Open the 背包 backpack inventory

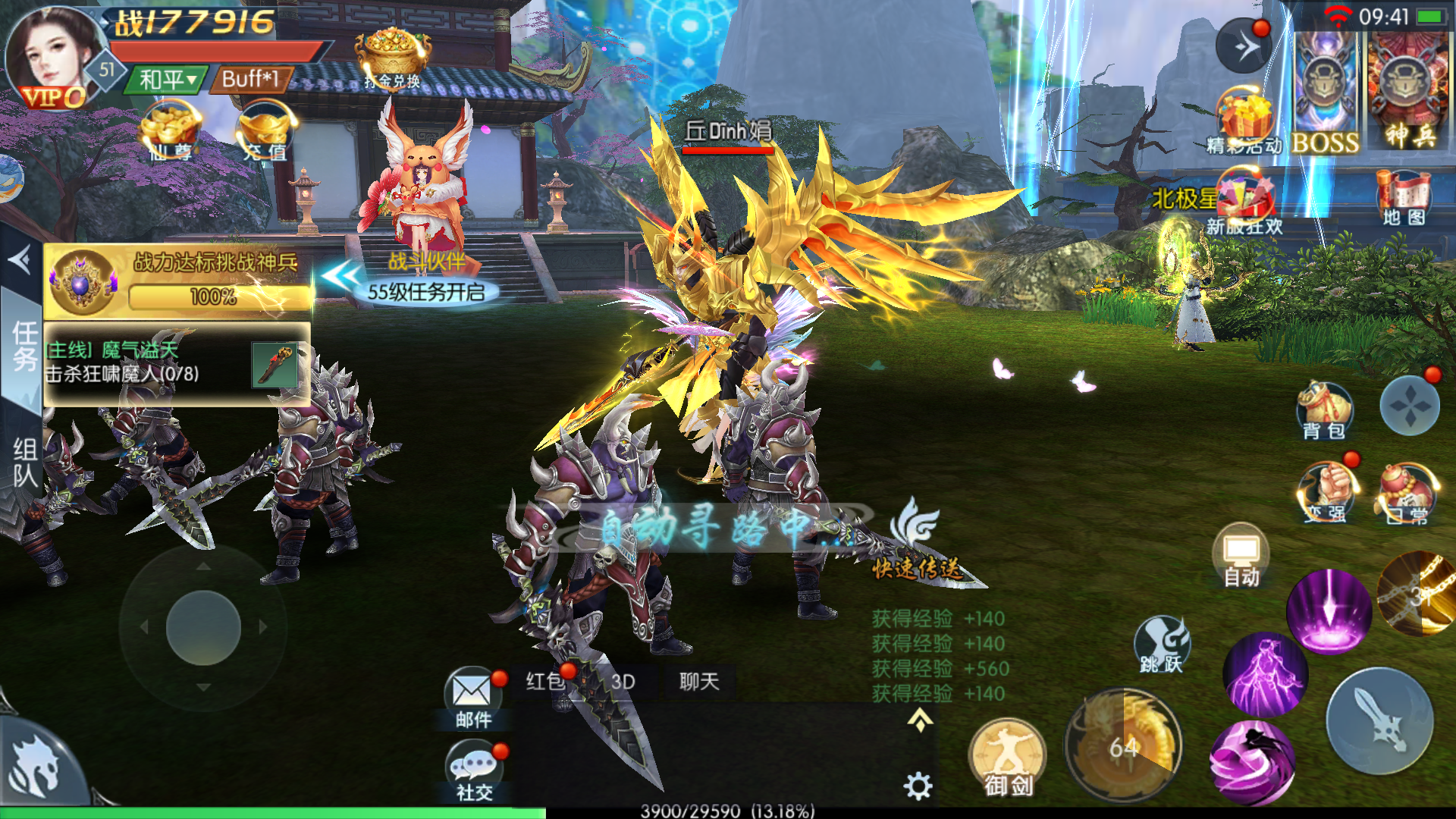pyautogui.click(x=1324, y=411)
